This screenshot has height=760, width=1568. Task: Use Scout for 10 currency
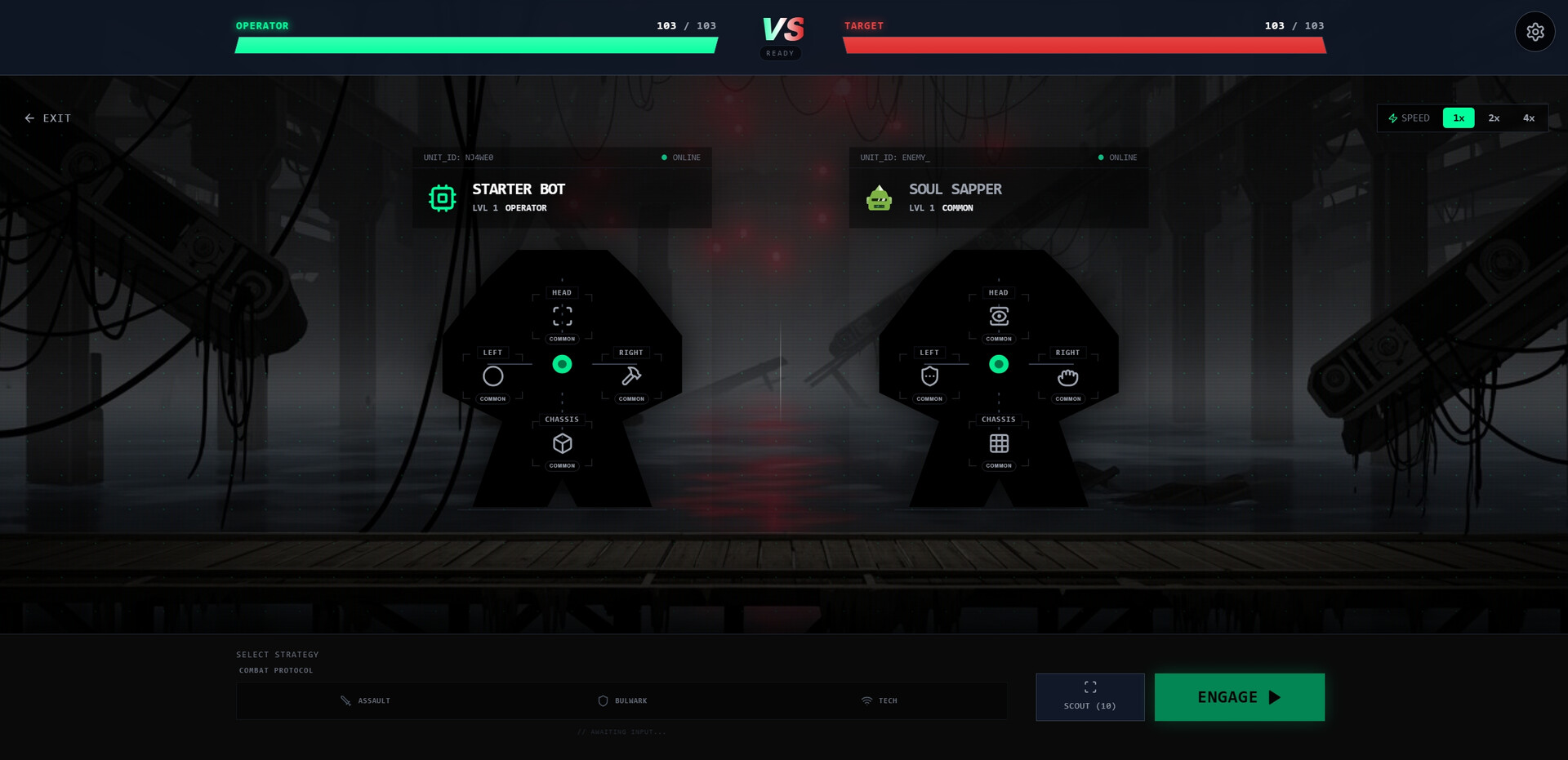(1089, 696)
